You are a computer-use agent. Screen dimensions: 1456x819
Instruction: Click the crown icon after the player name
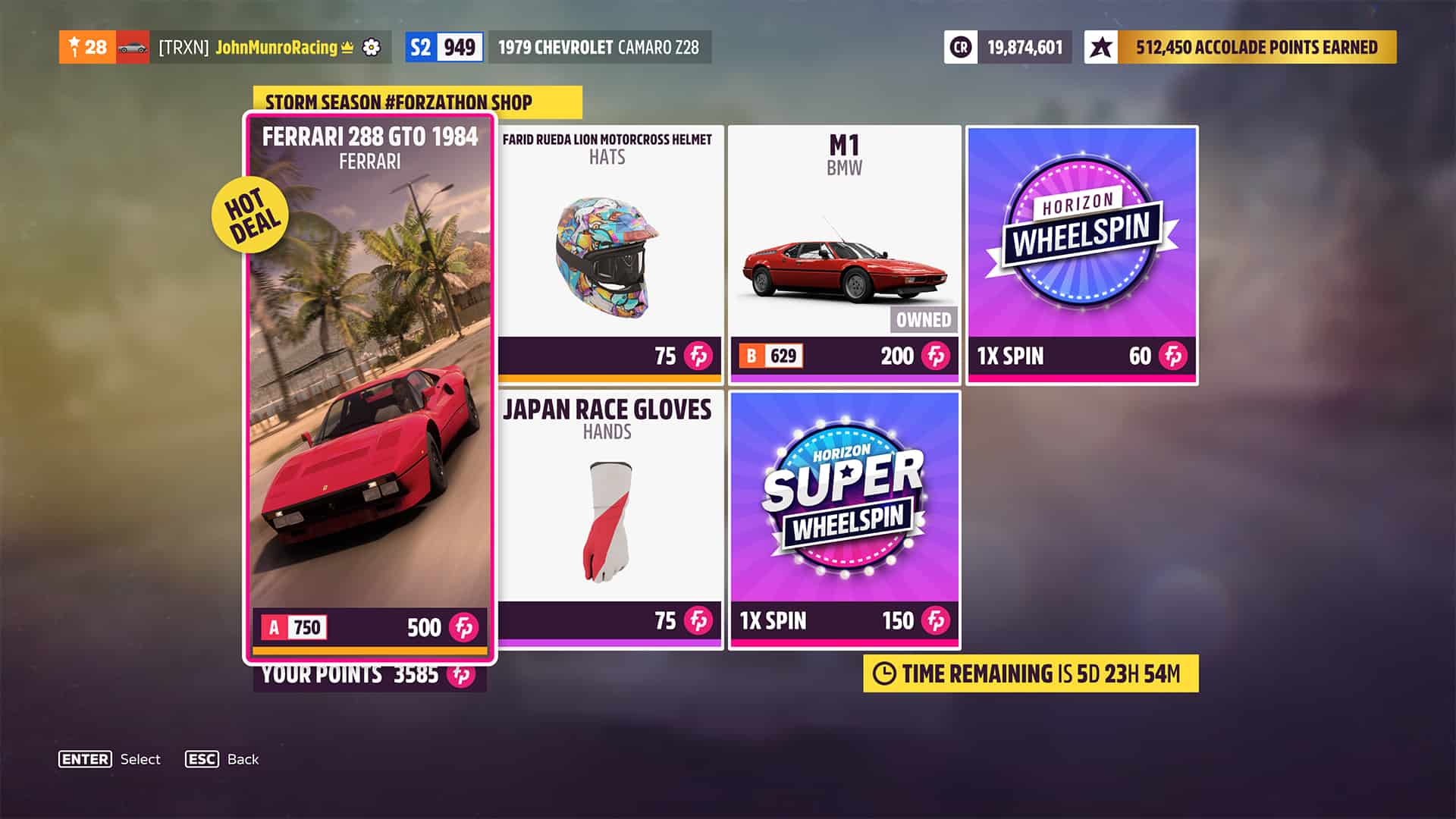tap(346, 47)
